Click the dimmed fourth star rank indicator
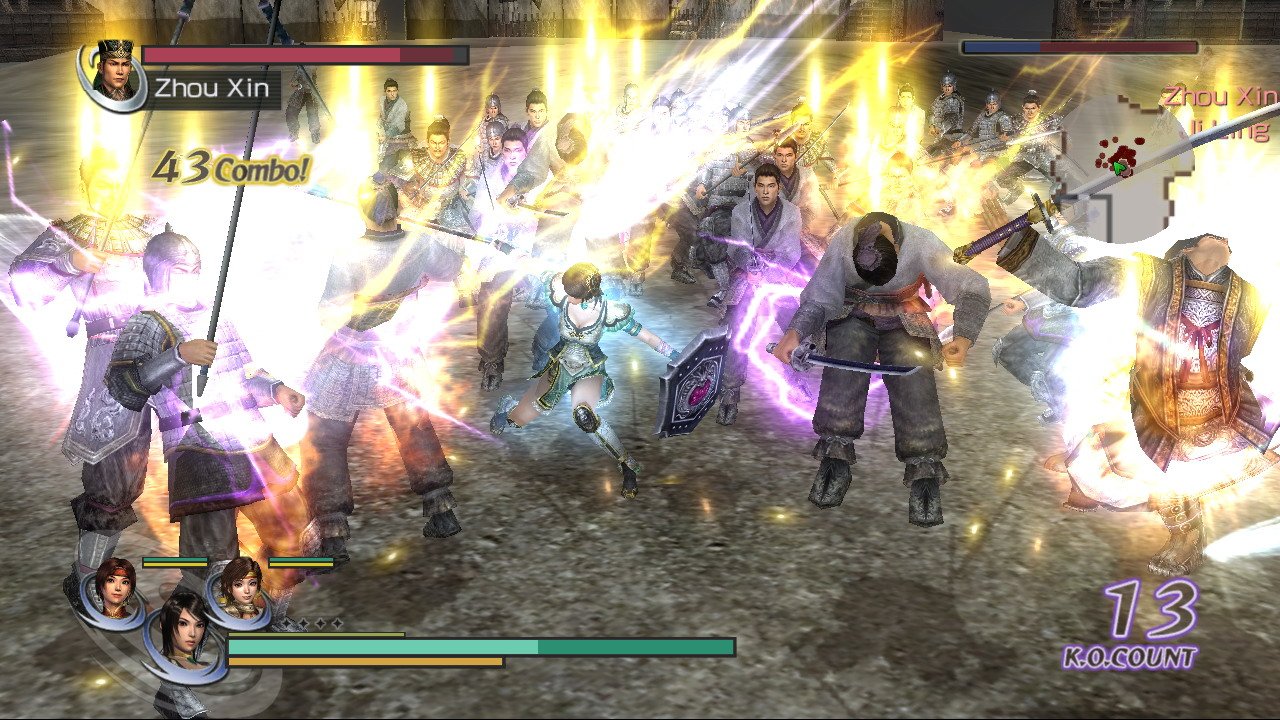The height and width of the screenshot is (720, 1280). click(x=338, y=622)
